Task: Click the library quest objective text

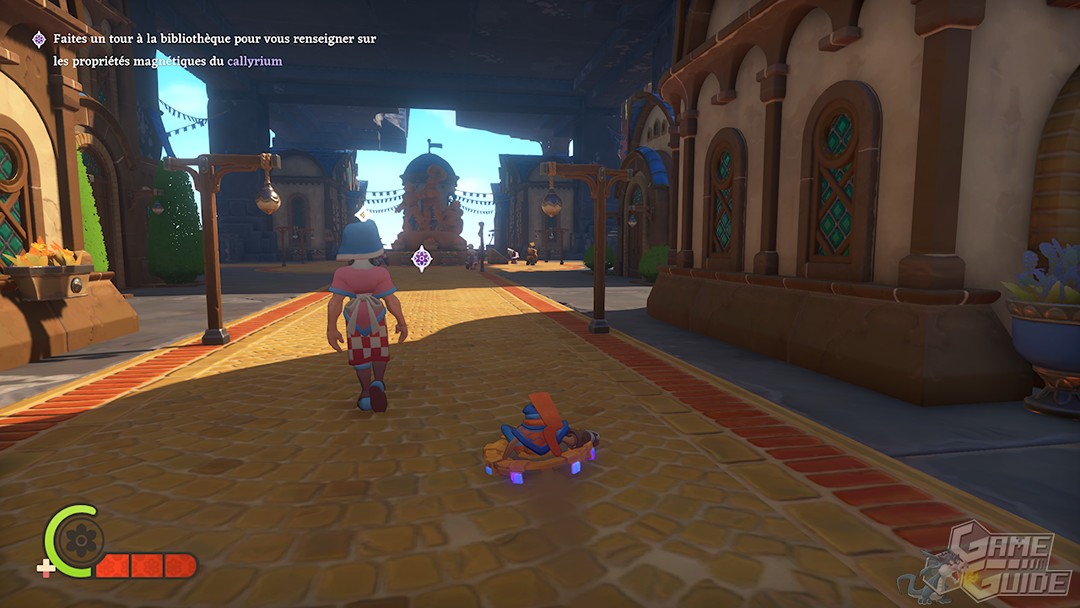Action: pos(214,50)
